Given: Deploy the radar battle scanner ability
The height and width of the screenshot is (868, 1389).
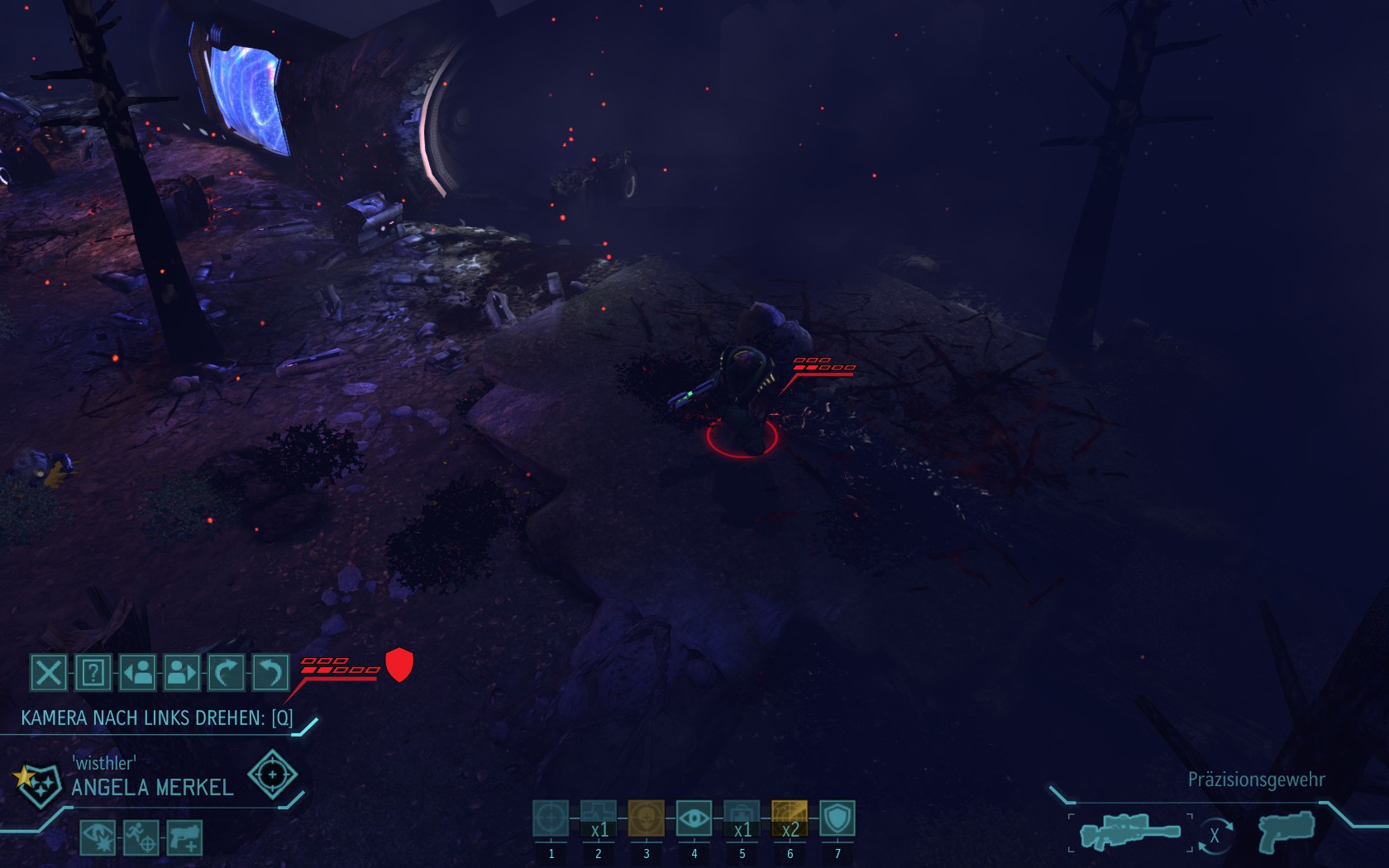Looking at the screenshot, I should pyautogui.click(x=790, y=818).
